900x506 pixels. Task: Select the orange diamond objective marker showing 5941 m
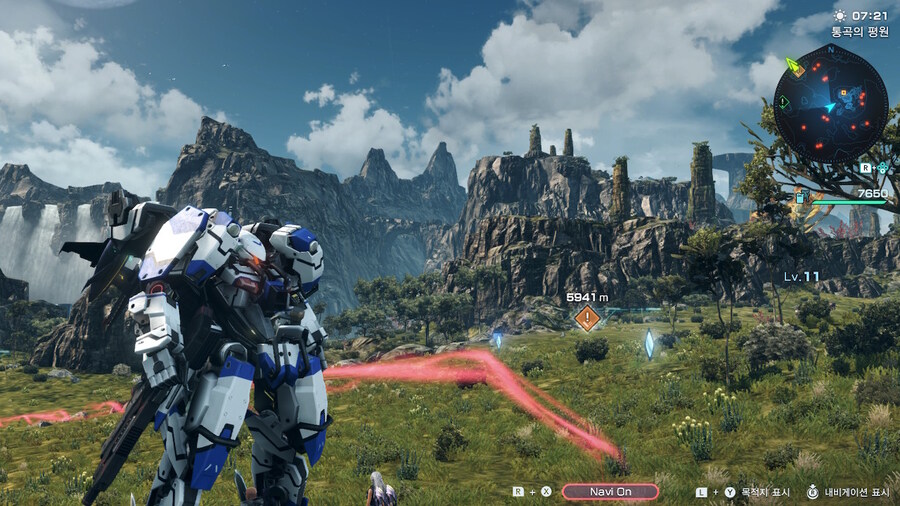tap(587, 318)
